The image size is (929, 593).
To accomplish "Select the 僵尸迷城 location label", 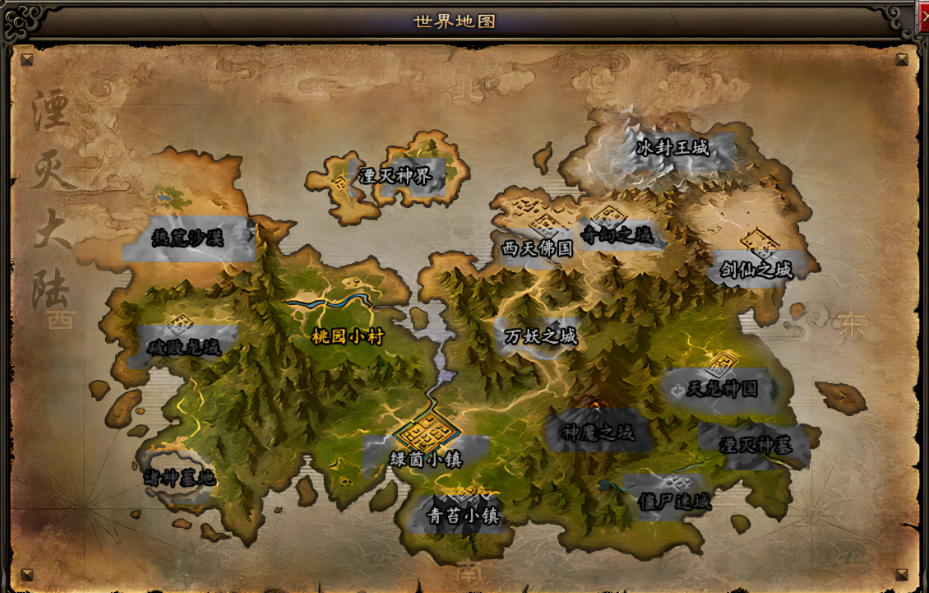I will [673, 501].
